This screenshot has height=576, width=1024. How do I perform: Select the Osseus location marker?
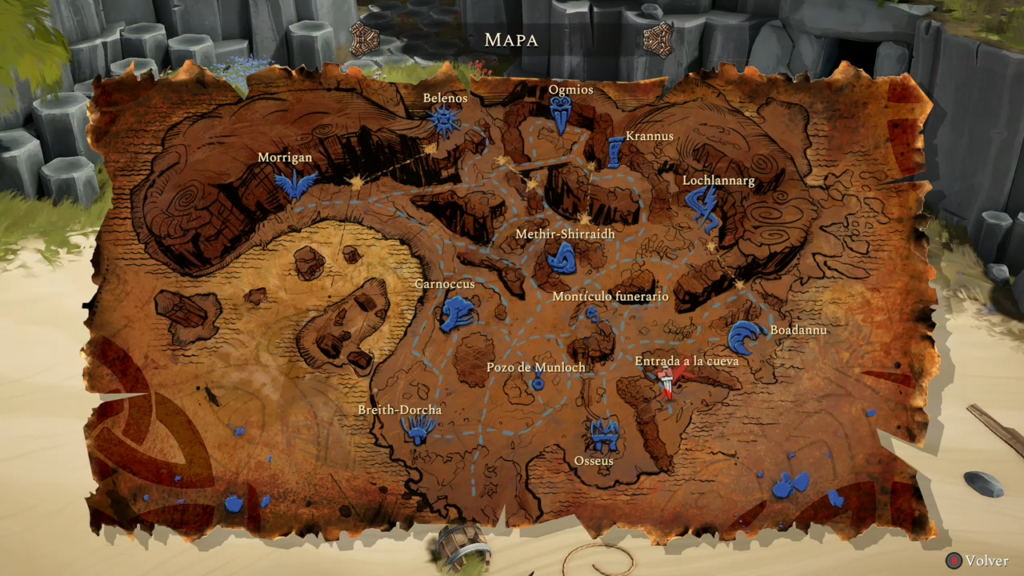(x=602, y=435)
